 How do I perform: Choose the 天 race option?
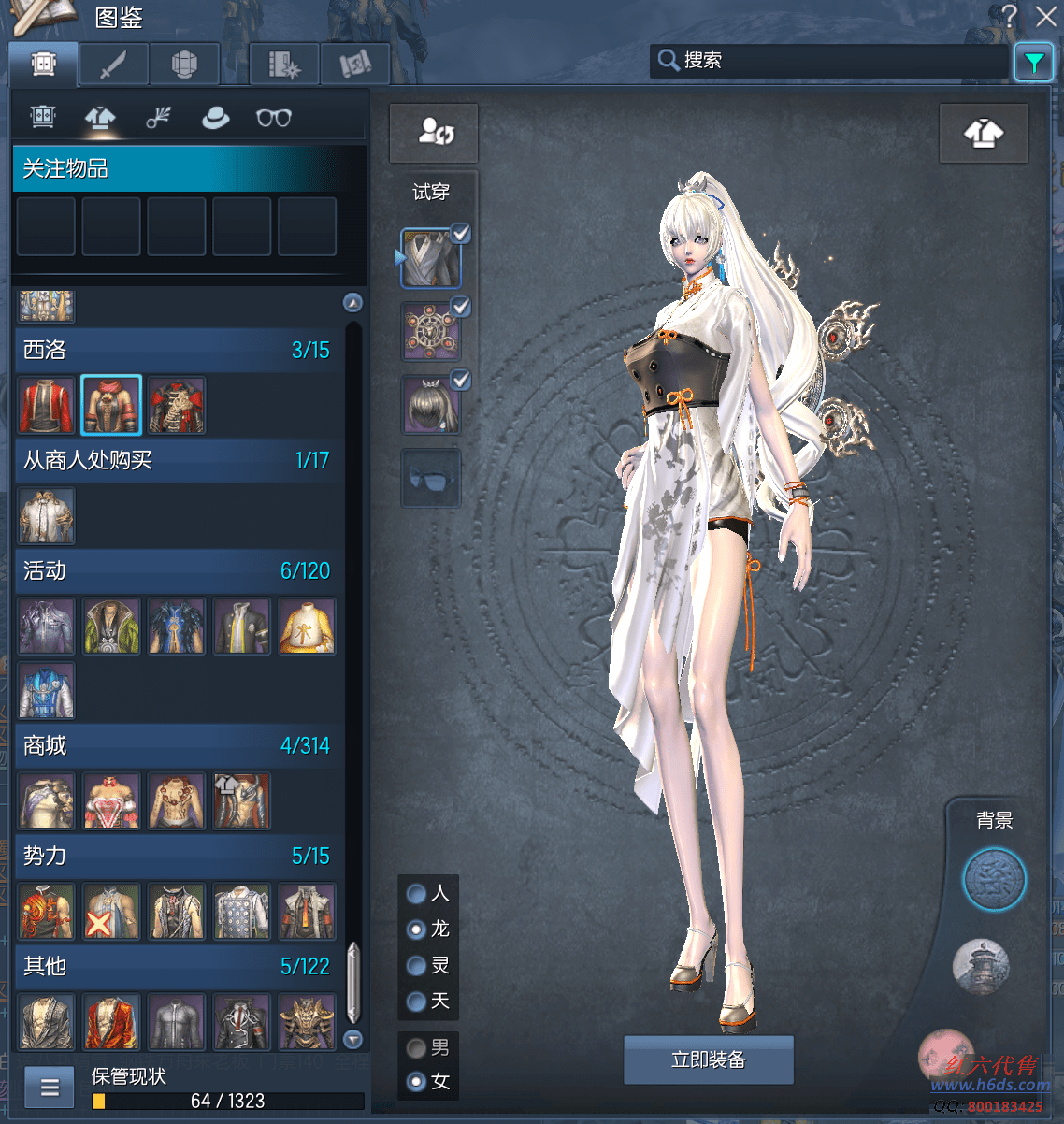[417, 1002]
